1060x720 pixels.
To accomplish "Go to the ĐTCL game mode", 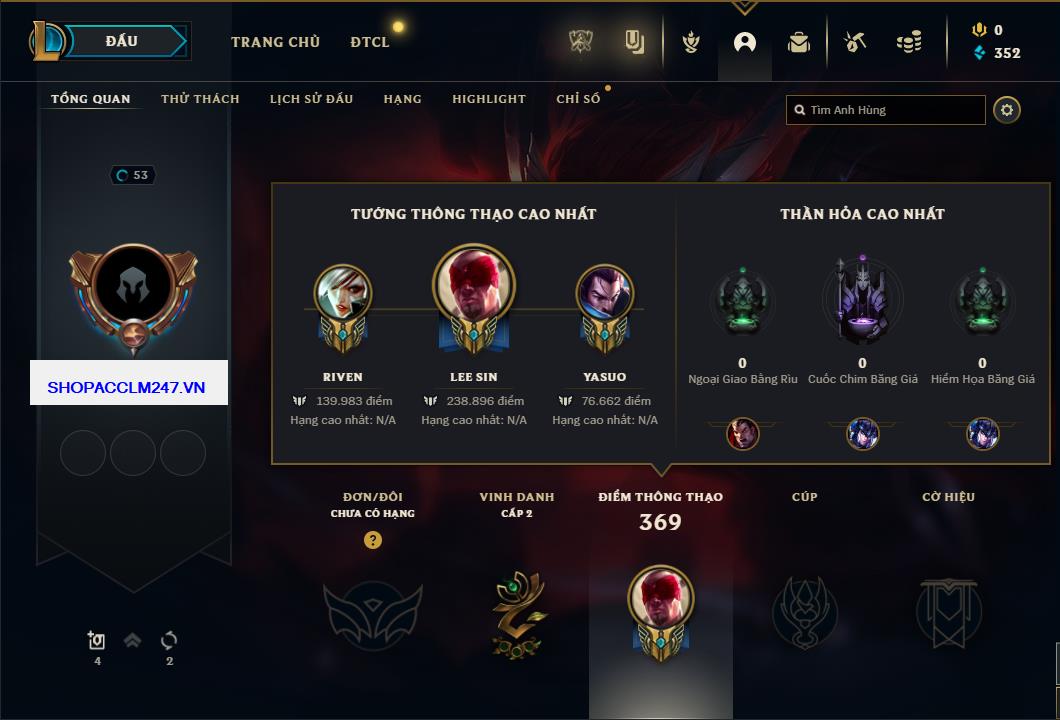I will click(x=370, y=42).
